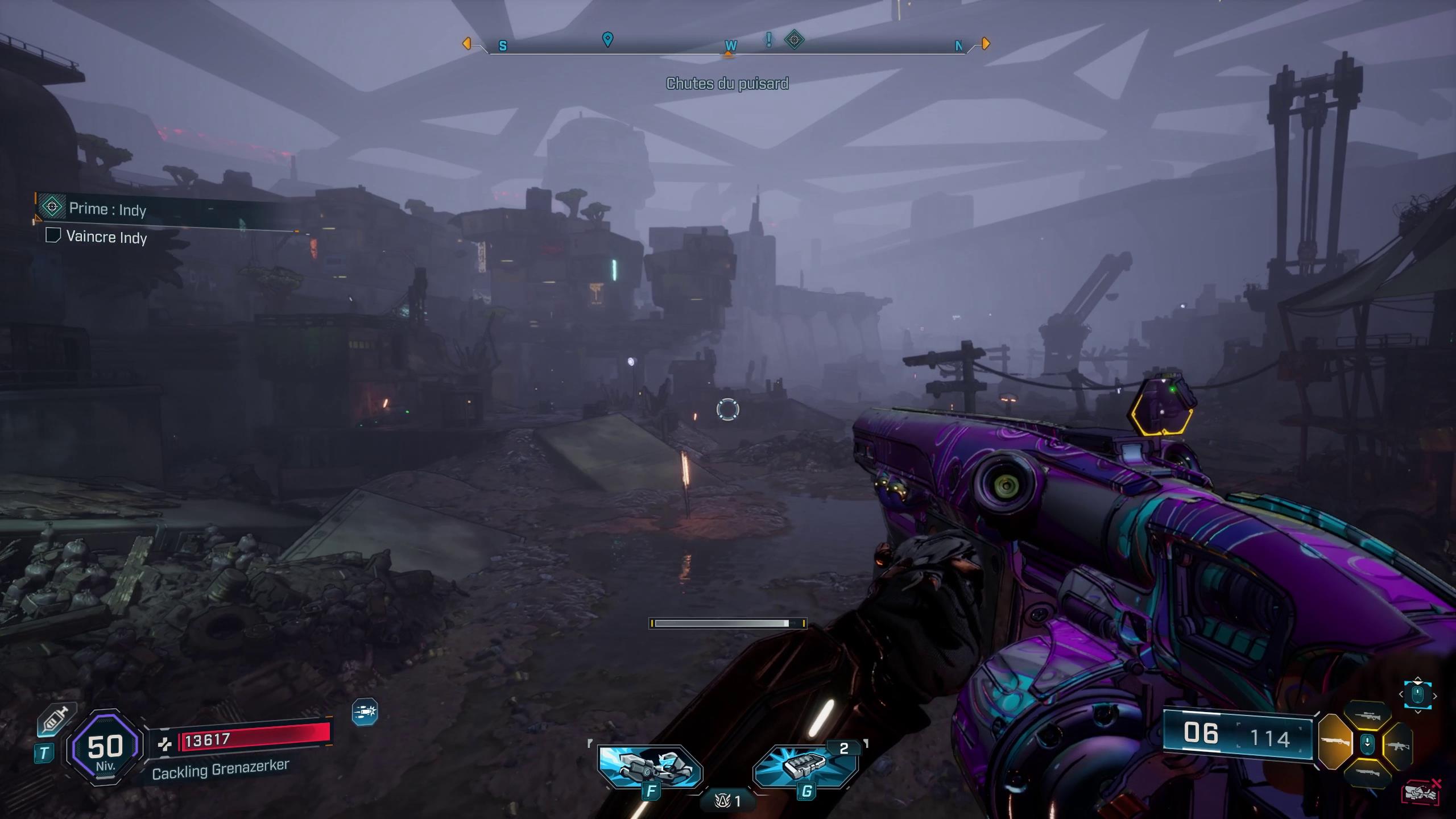Select the blue waypoint pin on compass

[x=607, y=39]
